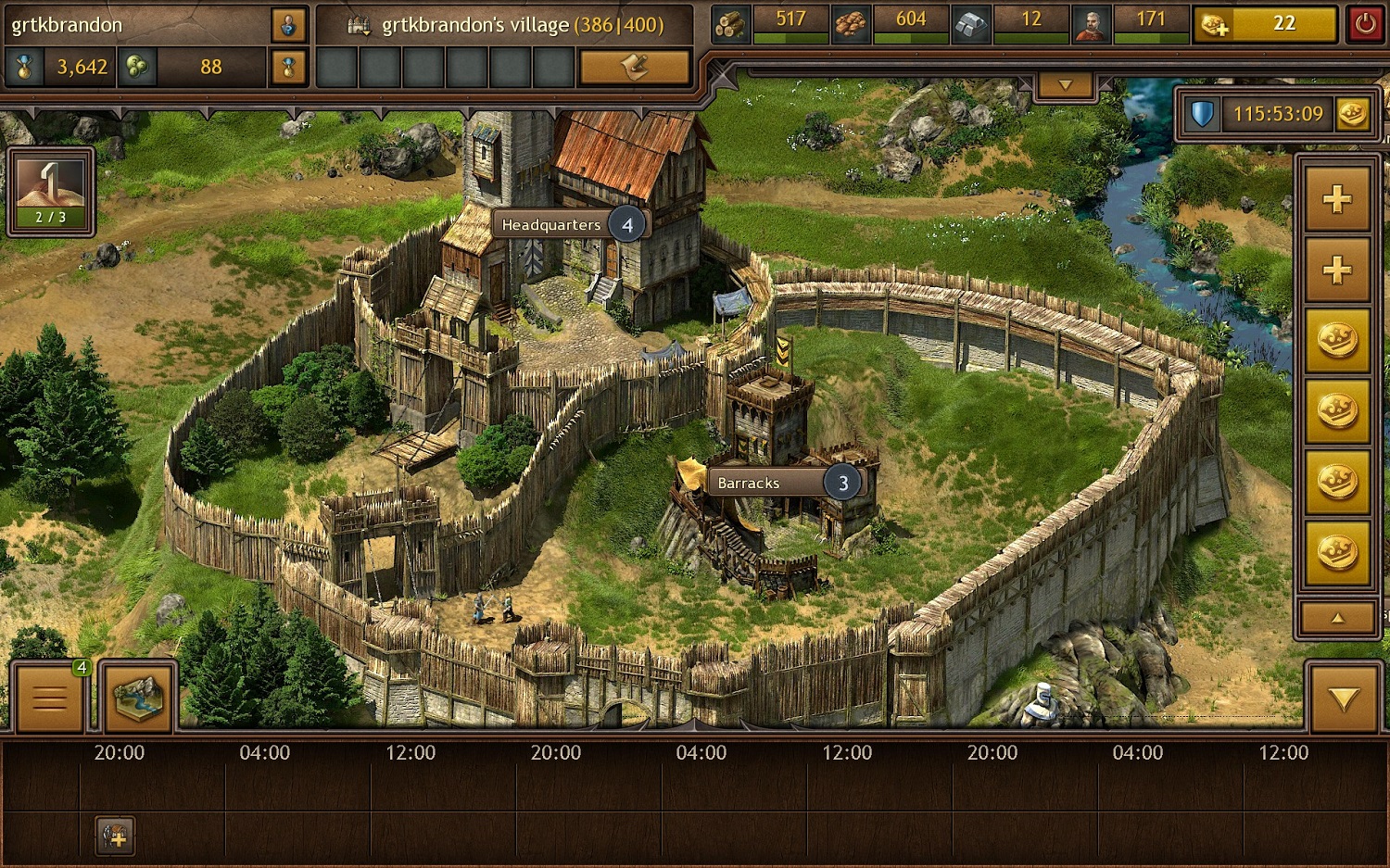Open the main menu hamburger button

[49, 697]
